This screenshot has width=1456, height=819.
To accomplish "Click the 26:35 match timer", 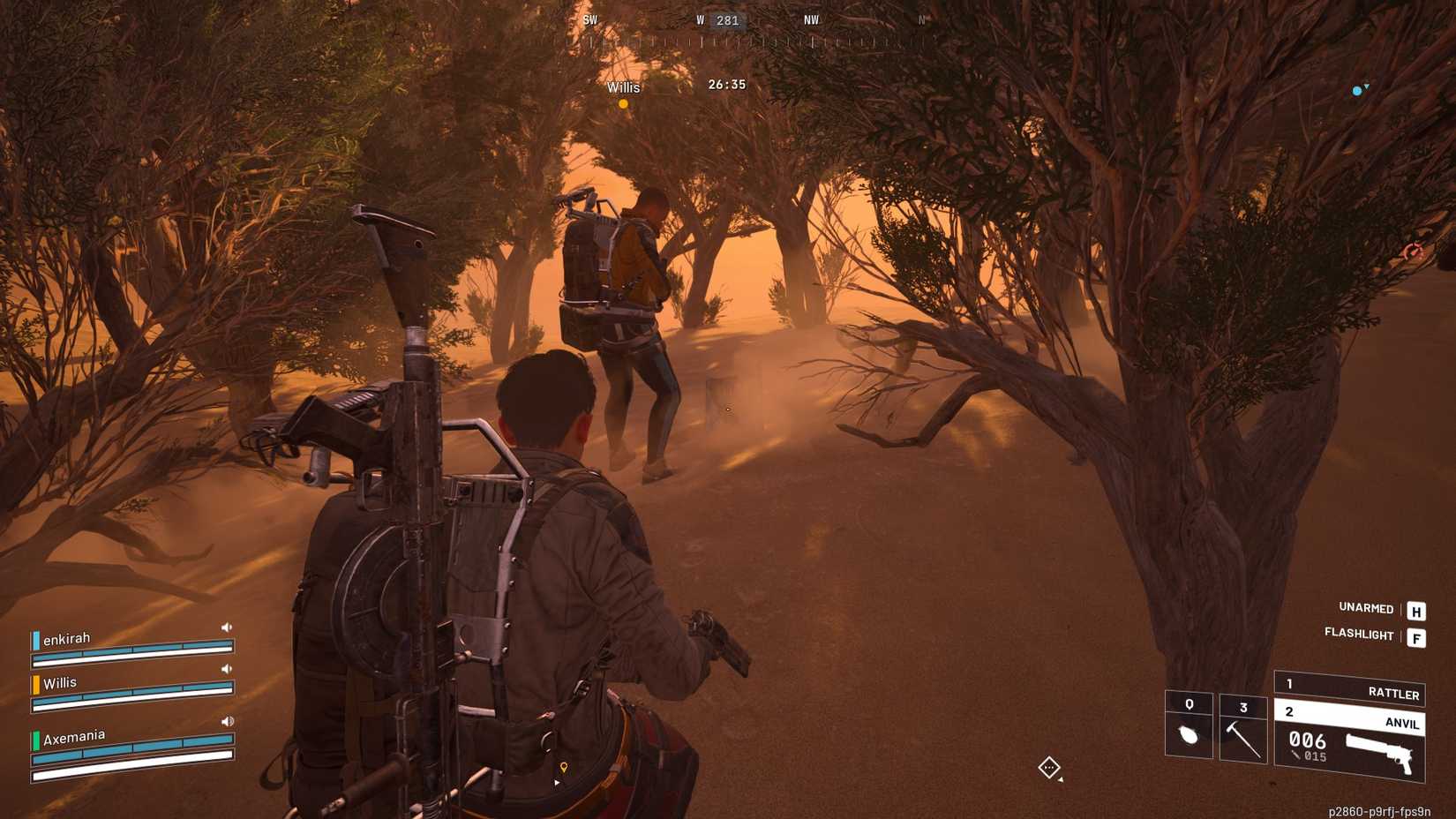I will (x=727, y=85).
